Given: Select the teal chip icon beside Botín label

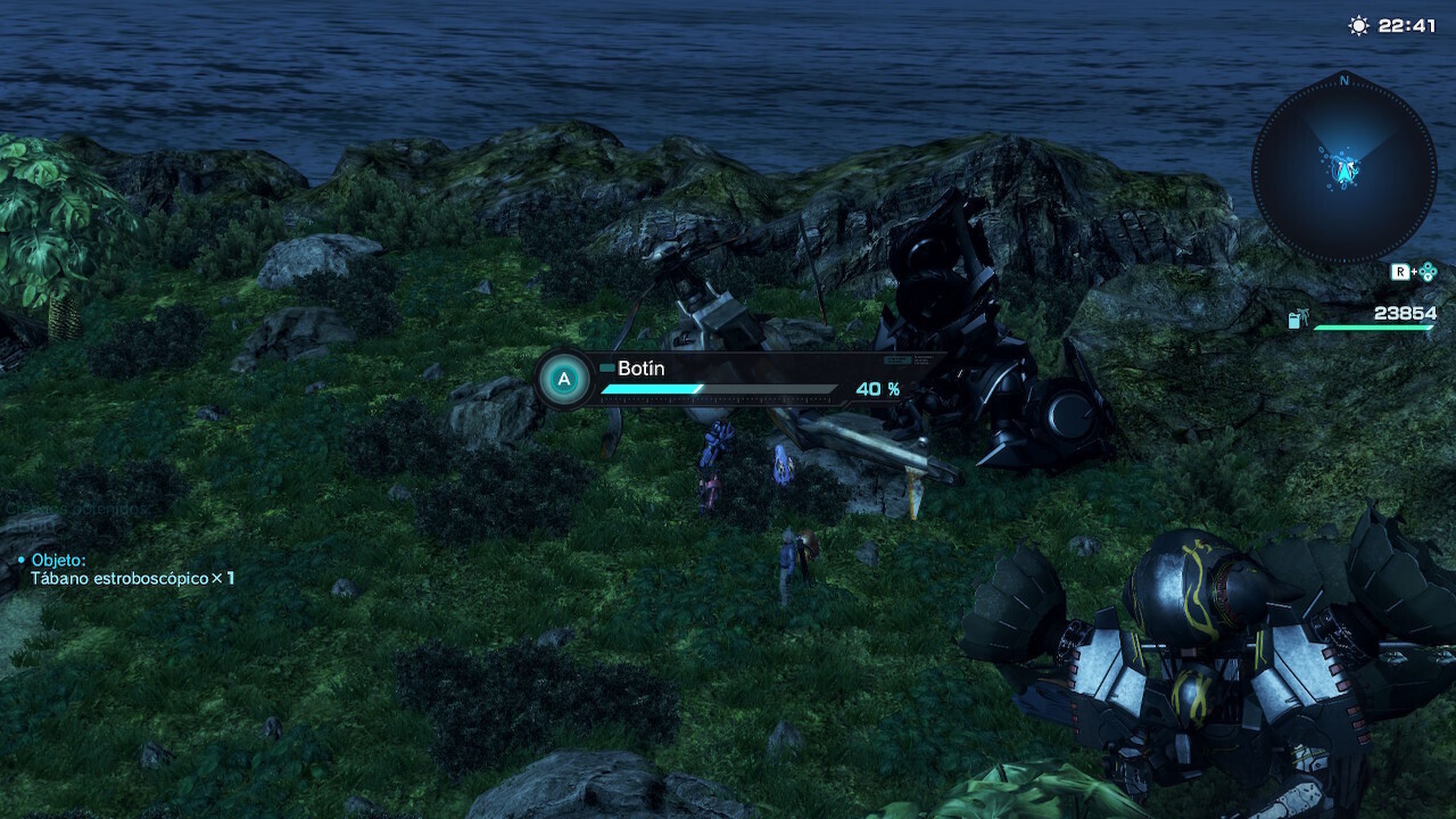Looking at the screenshot, I should [607, 367].
